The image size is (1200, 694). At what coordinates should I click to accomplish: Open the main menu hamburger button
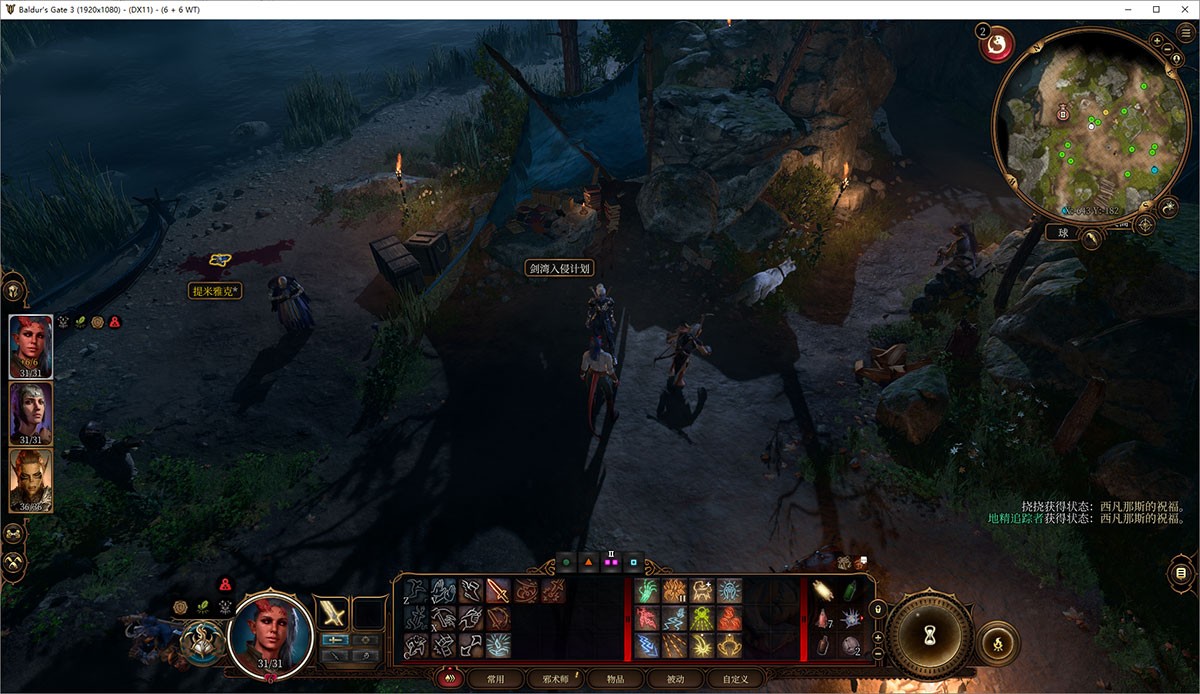(1186, 32)
